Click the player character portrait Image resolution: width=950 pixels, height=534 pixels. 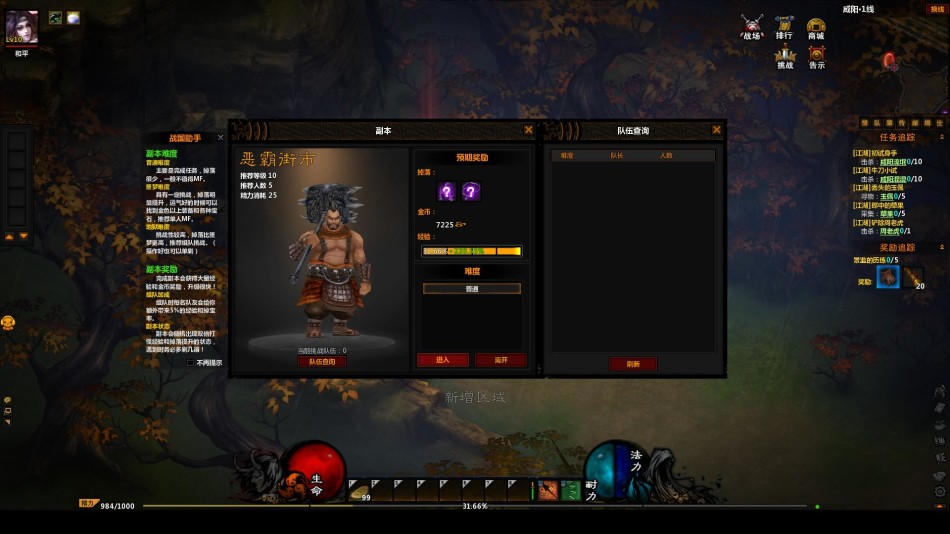[22, 28]
